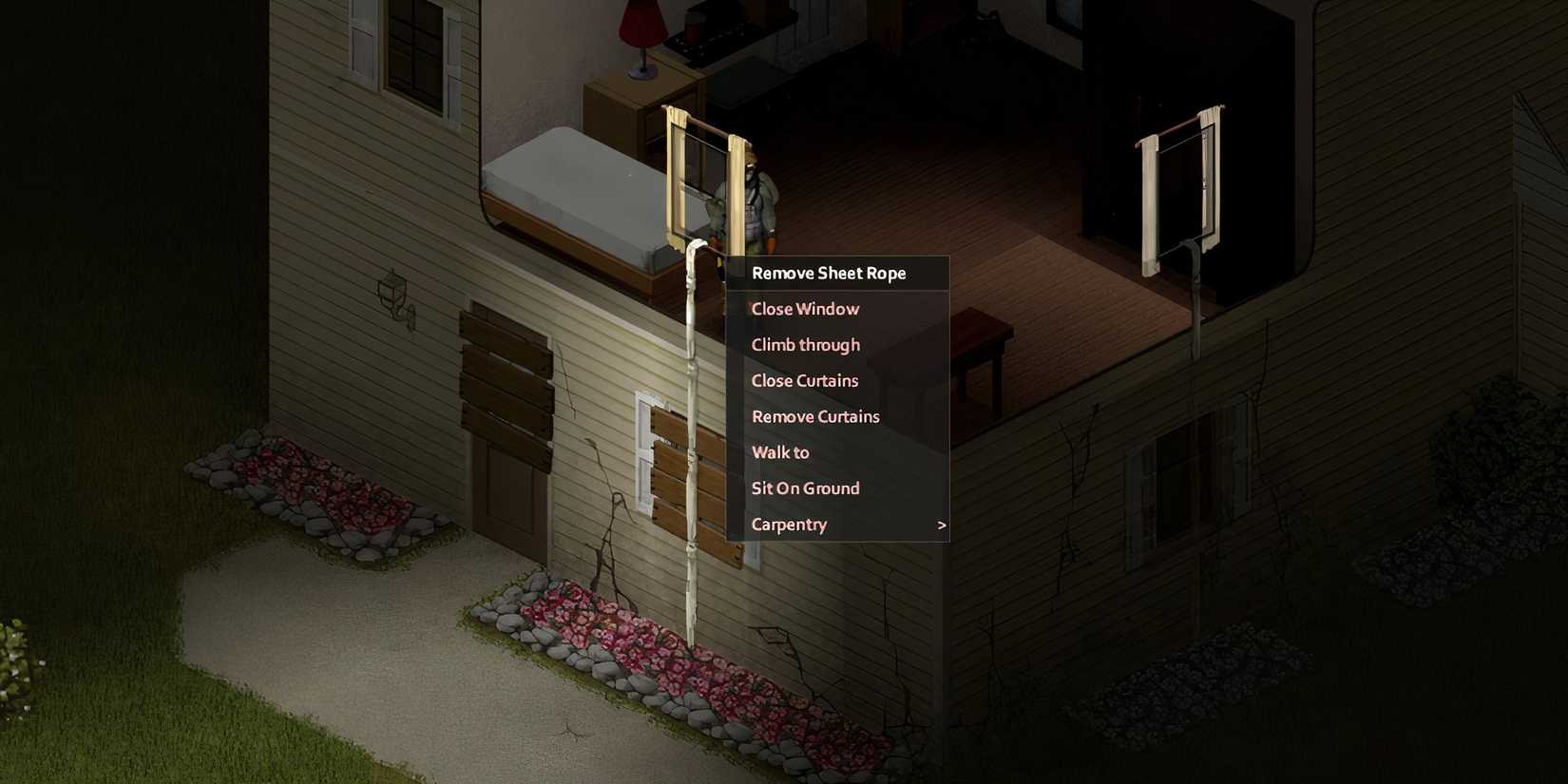This screenshot has height=784, width=1568.
Task: Expand the Carpentry submenu
Action: tap(789, 525)
